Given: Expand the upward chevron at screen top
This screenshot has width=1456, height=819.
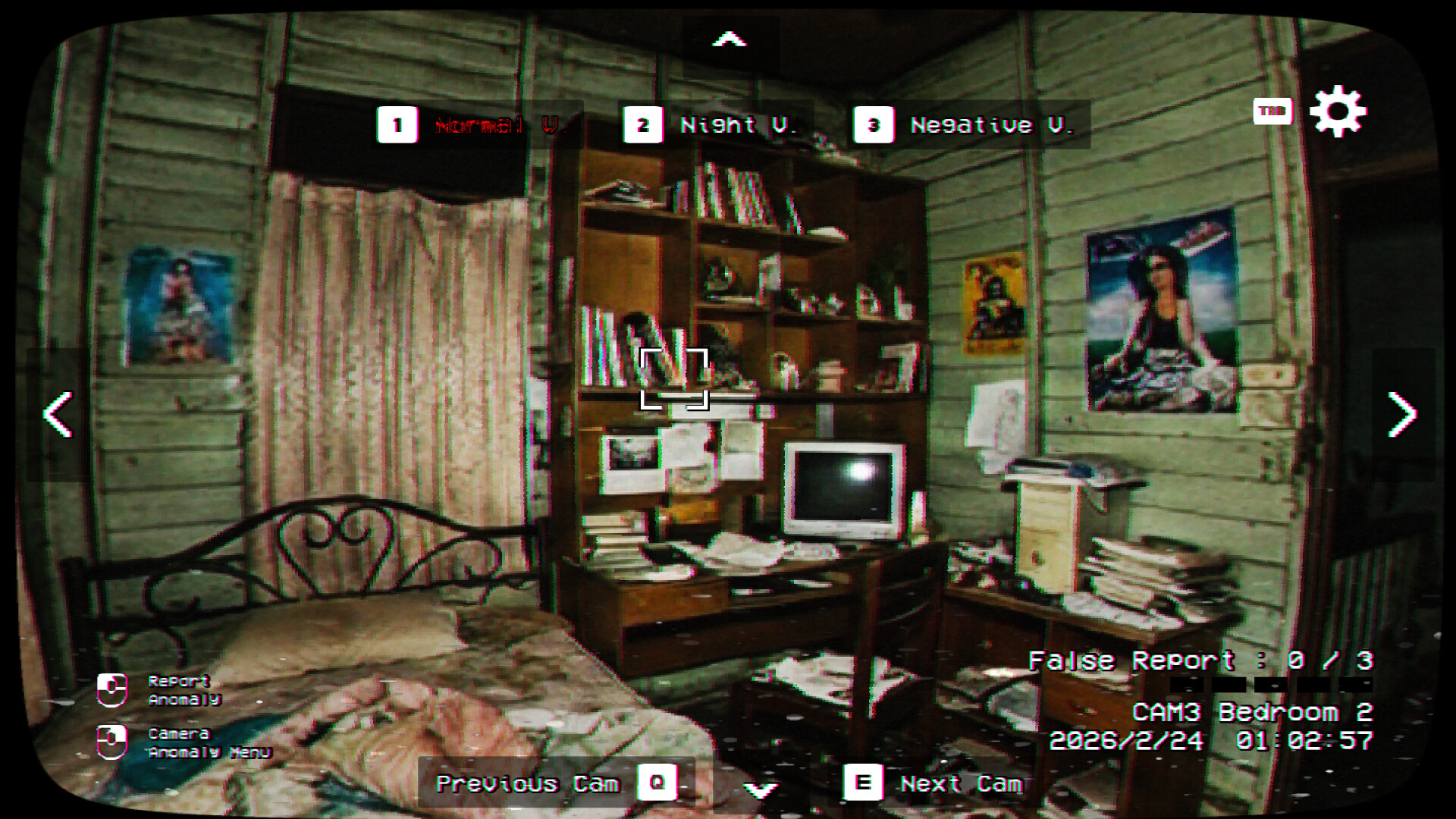Looking at the screenshot, I should [x=728, y=39].
